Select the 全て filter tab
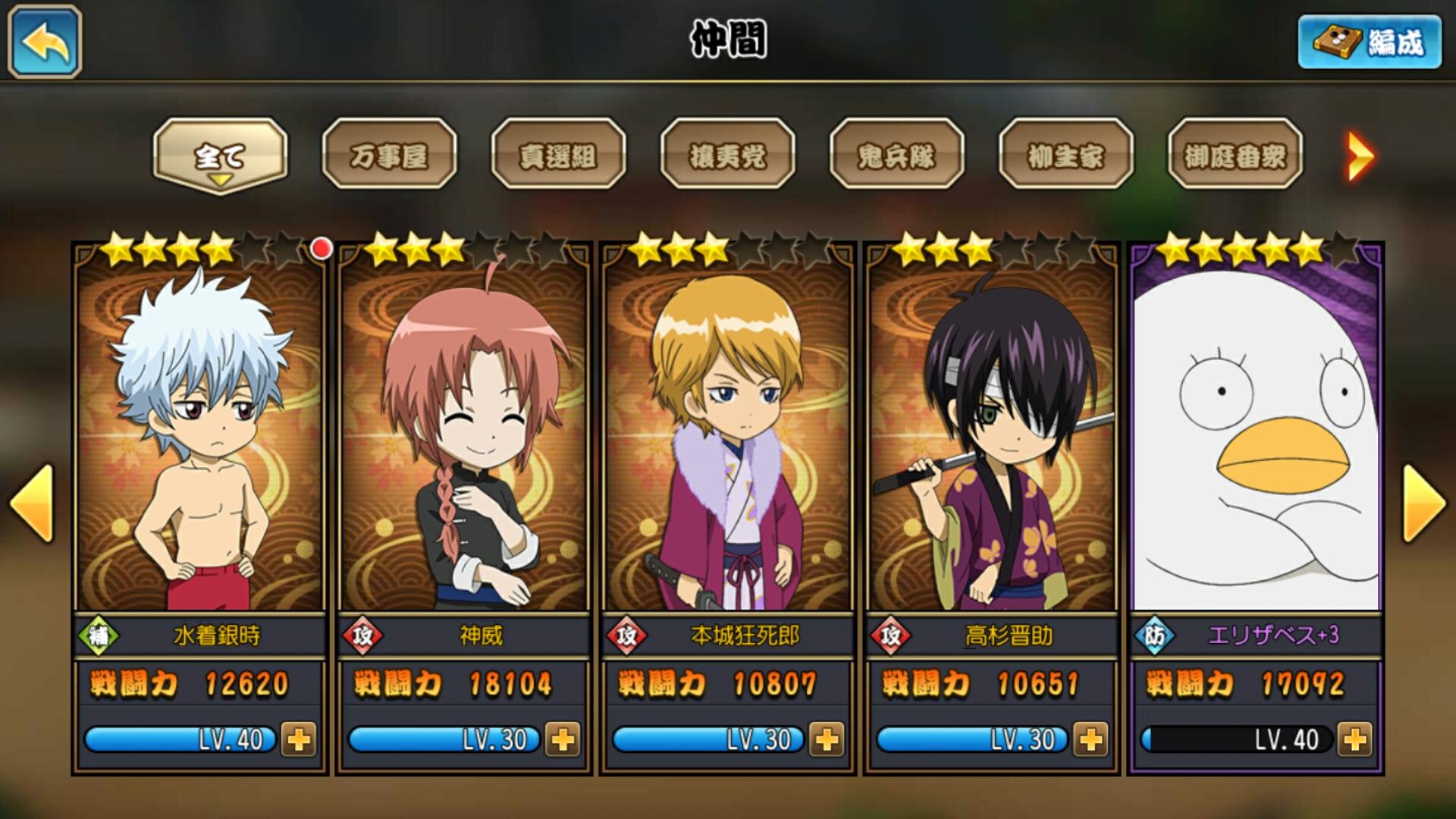Viewport: 1456px width, 819px height. click(220, 155)
